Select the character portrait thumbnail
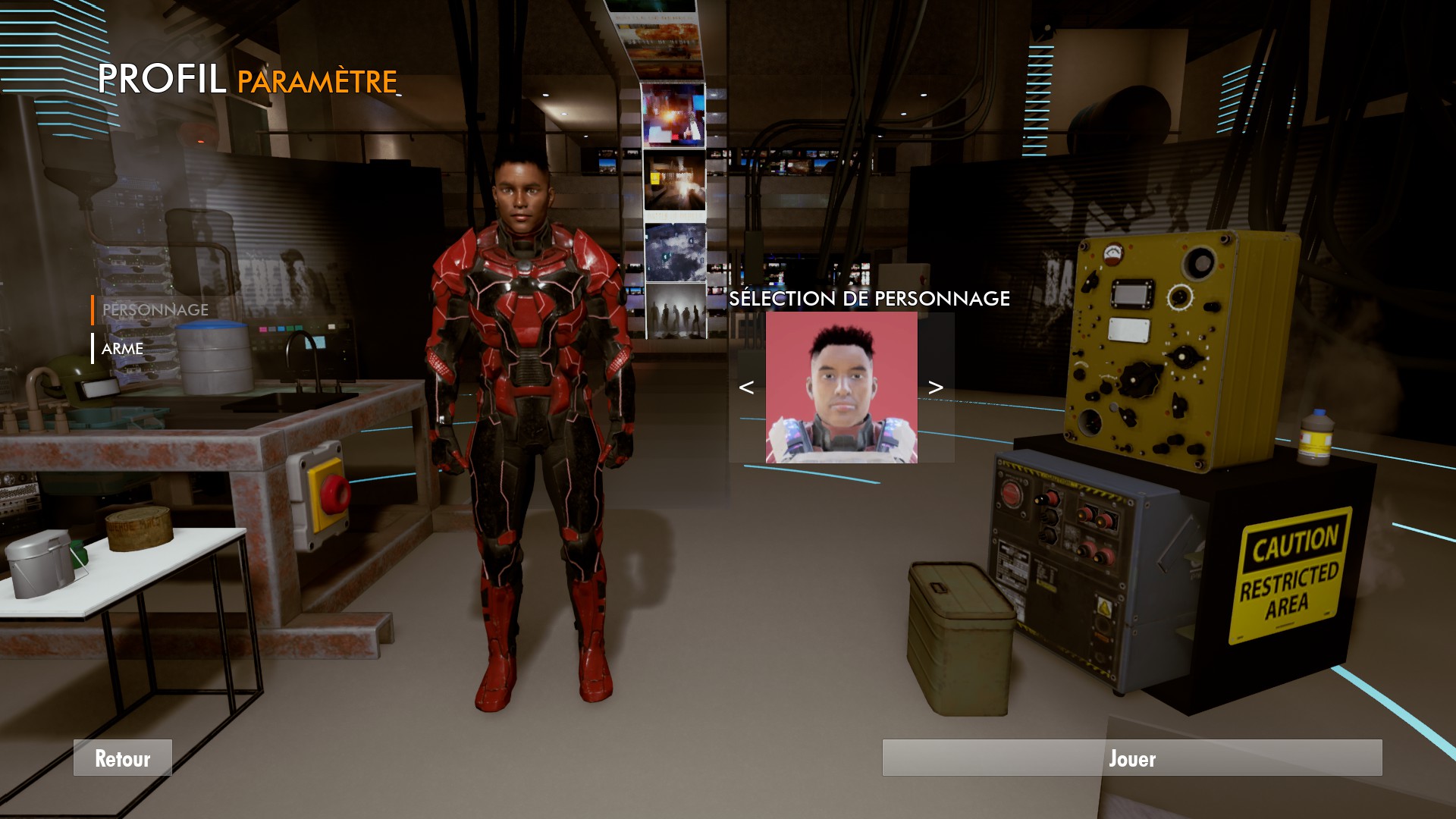Viewport: 1456px width, 819px height. click(x=841, y=388)
